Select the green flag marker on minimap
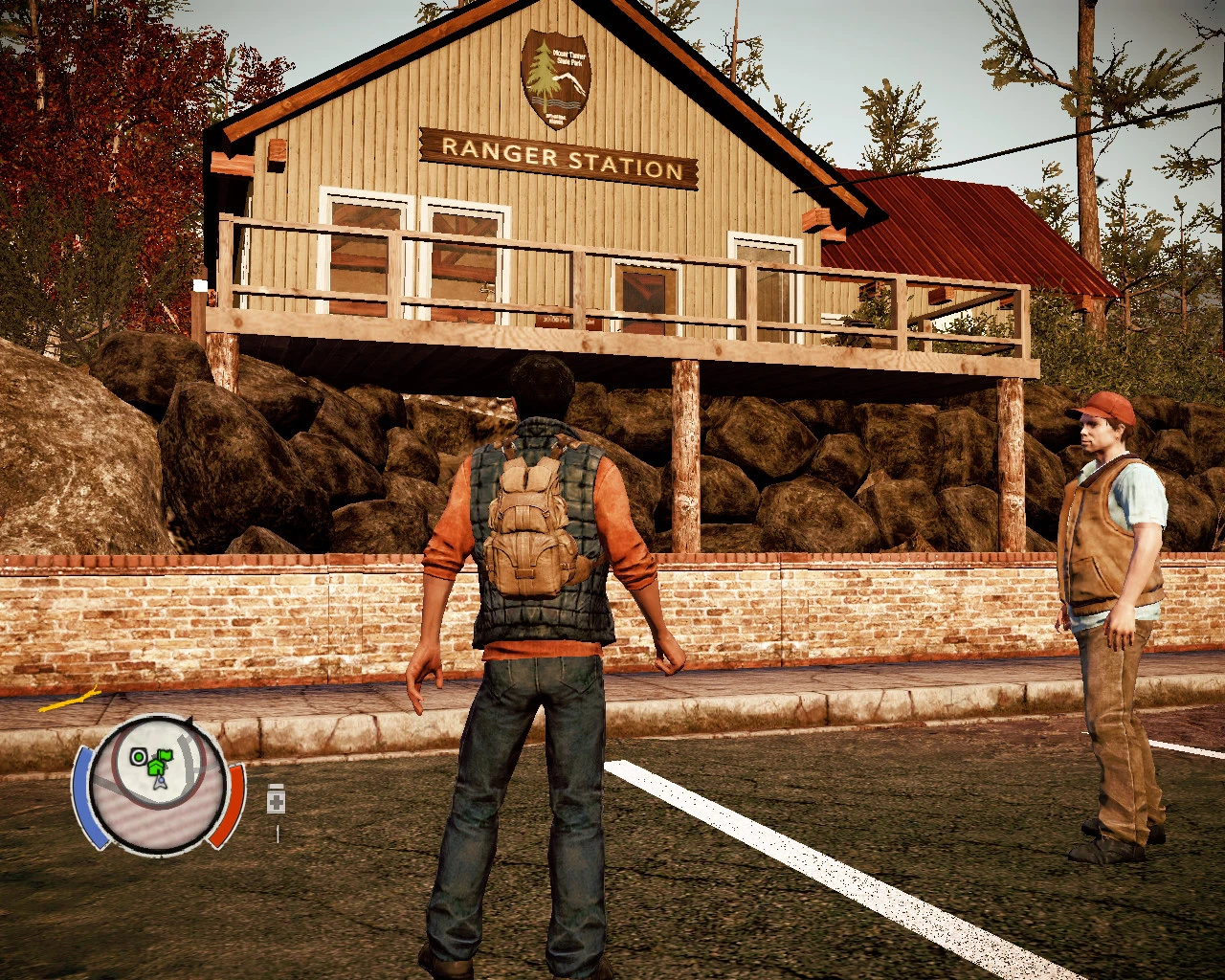1225x980 pixels. 165,755
